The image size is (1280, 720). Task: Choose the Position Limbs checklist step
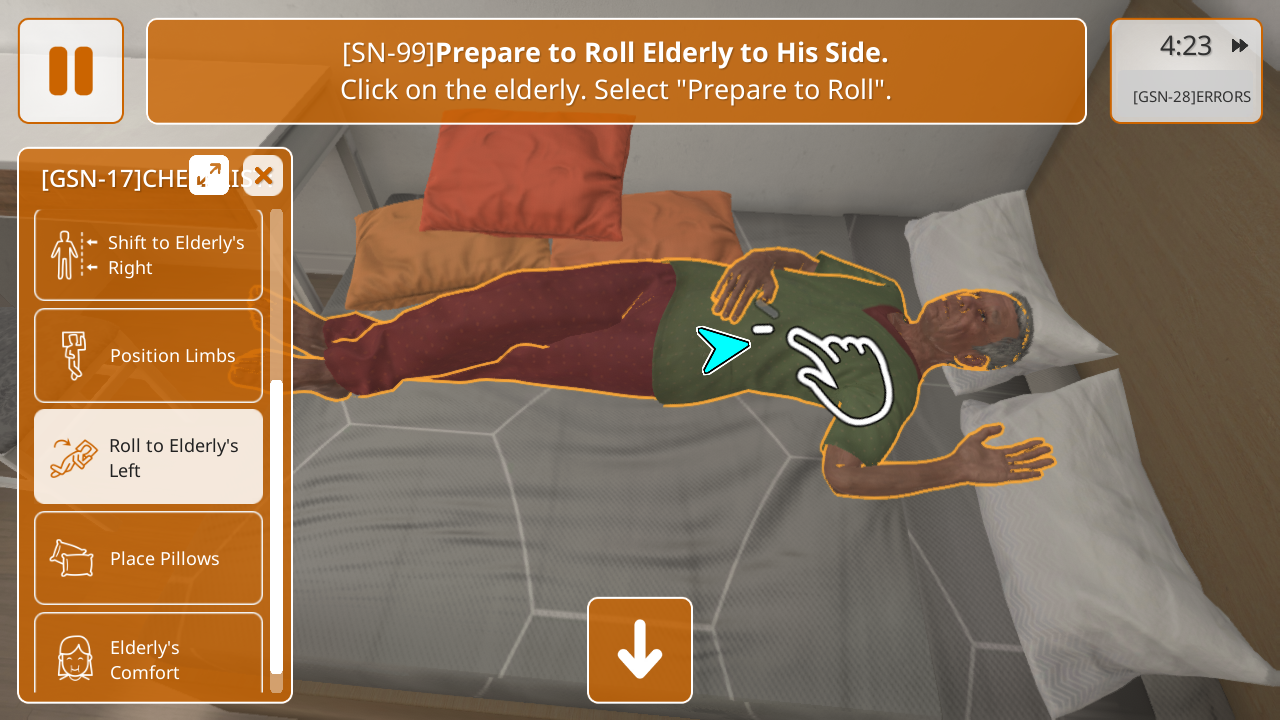149,356
